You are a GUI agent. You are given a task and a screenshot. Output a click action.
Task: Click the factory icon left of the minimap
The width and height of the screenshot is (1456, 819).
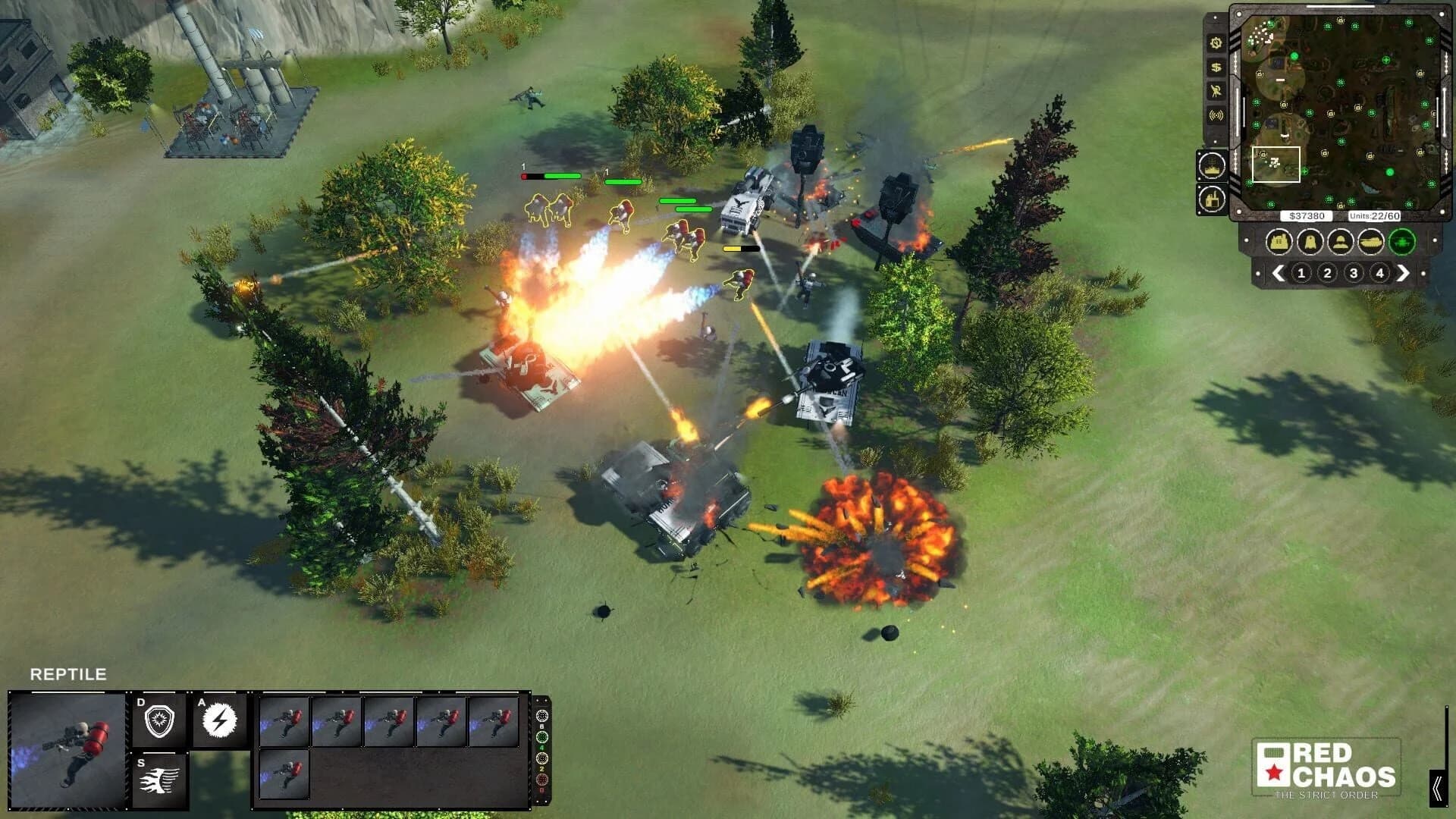(x=1210, y=199)
